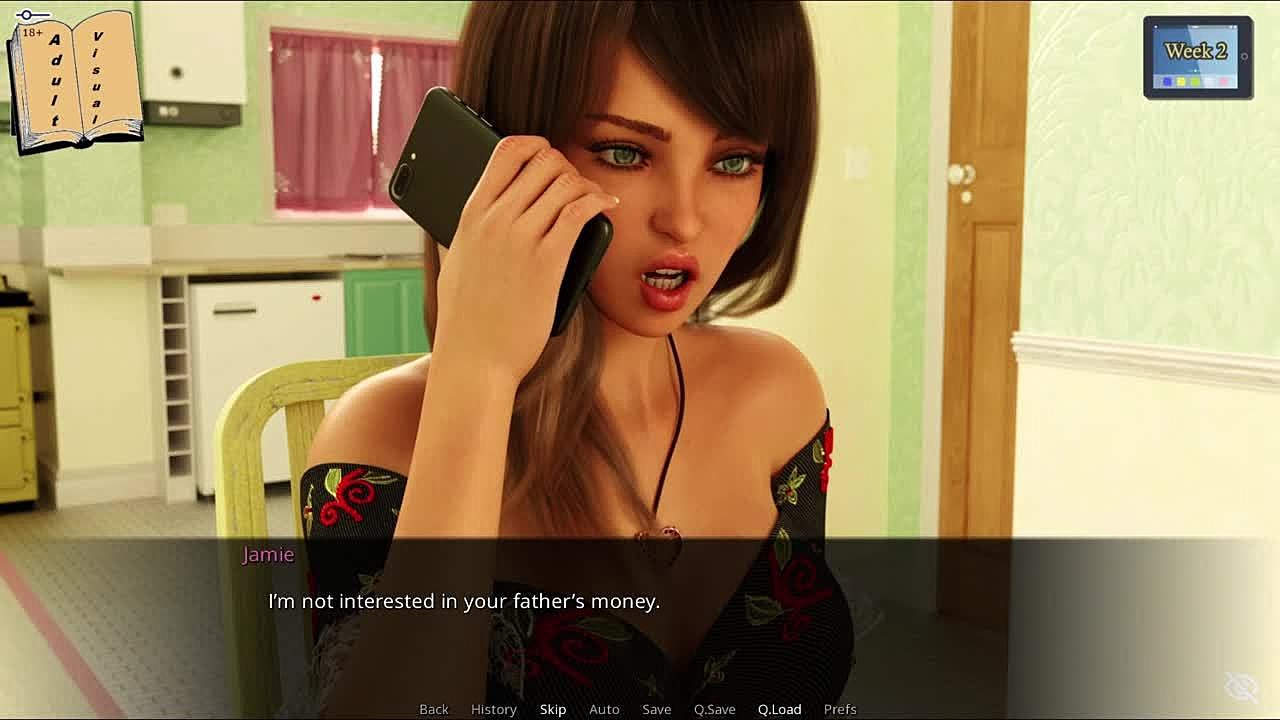Open the Adult Visual book icon
1280x720 pixels.
pos(75,80)
